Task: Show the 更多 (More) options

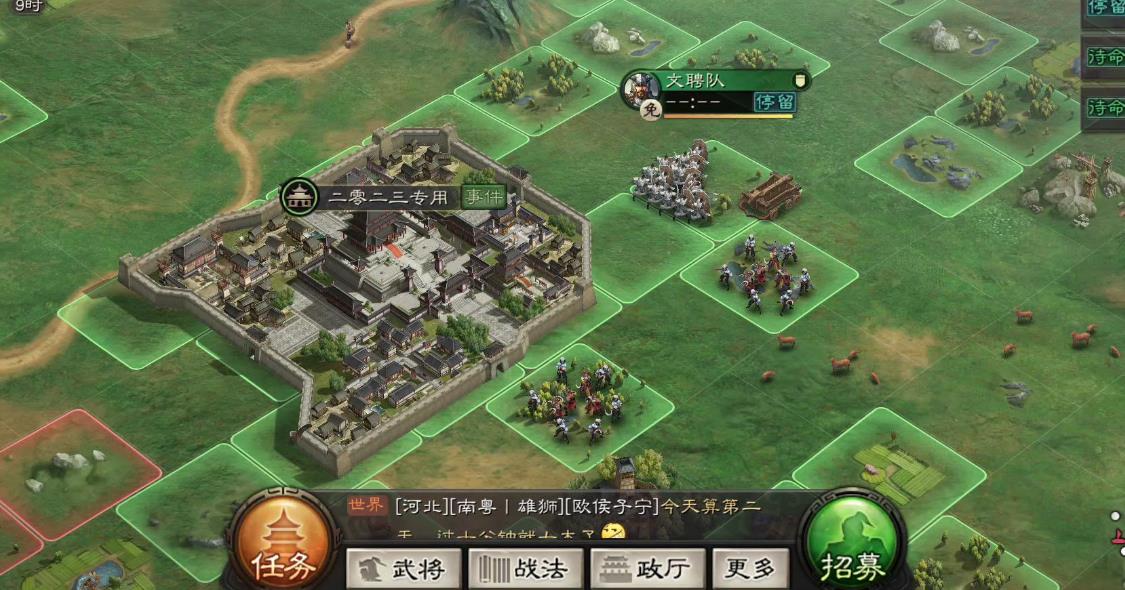Action: [750, 569]
